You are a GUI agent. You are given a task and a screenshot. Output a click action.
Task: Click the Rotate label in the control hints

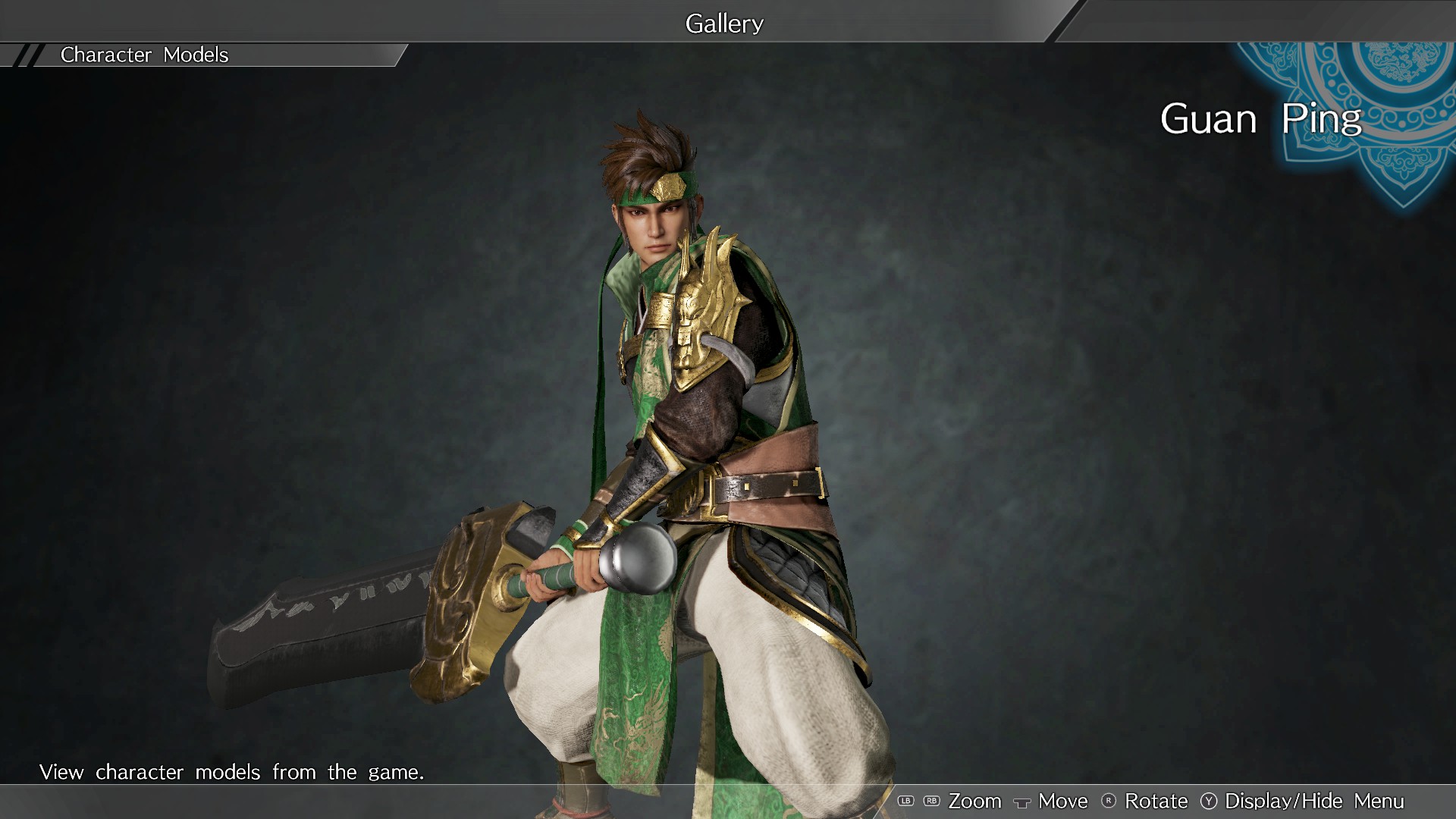pos(1156,801)
